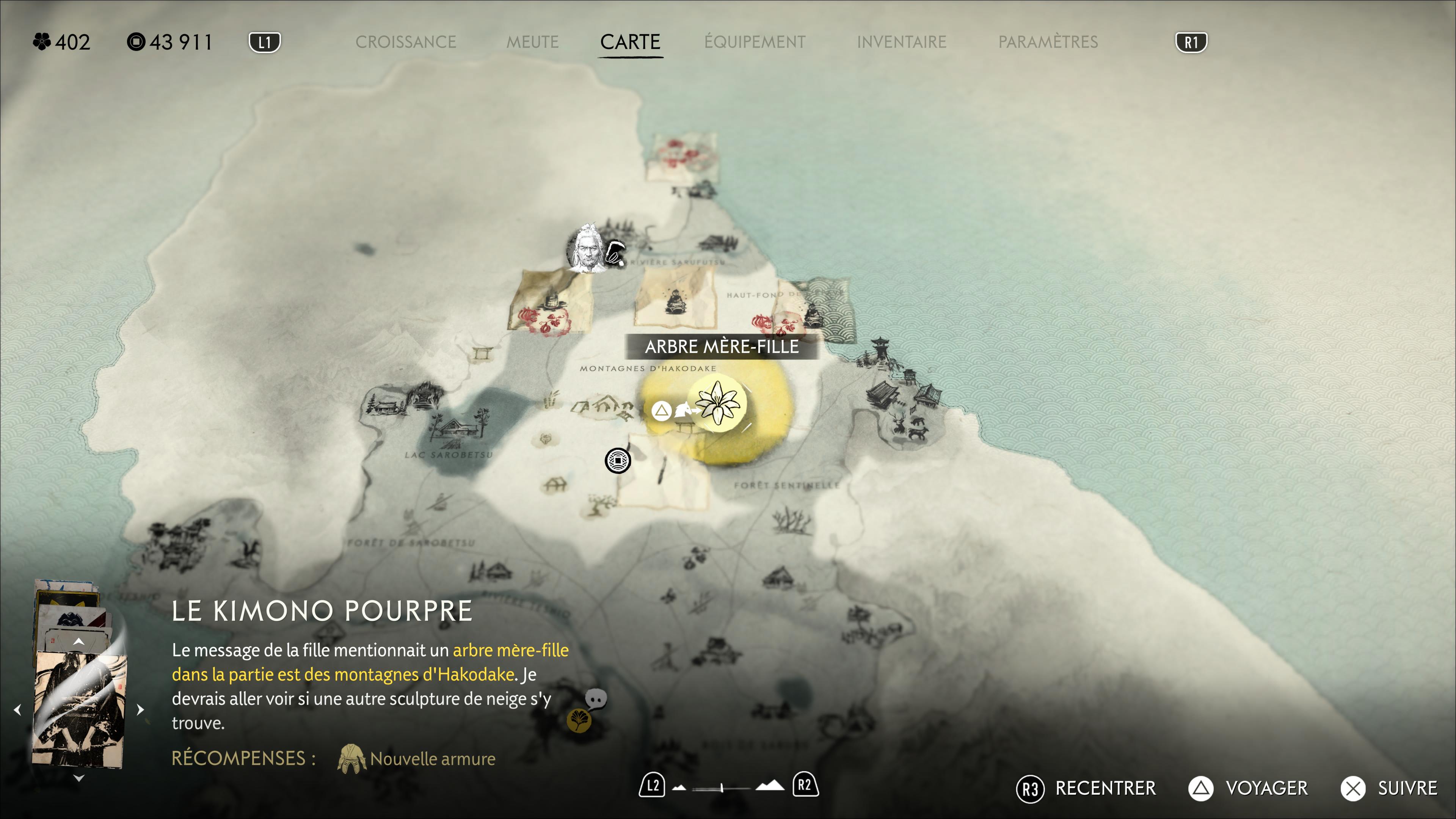Image resolution: width=1456 pixels, height=819 pixels.
Task: Select the Carte tab
Action: (x=630, y=42)
